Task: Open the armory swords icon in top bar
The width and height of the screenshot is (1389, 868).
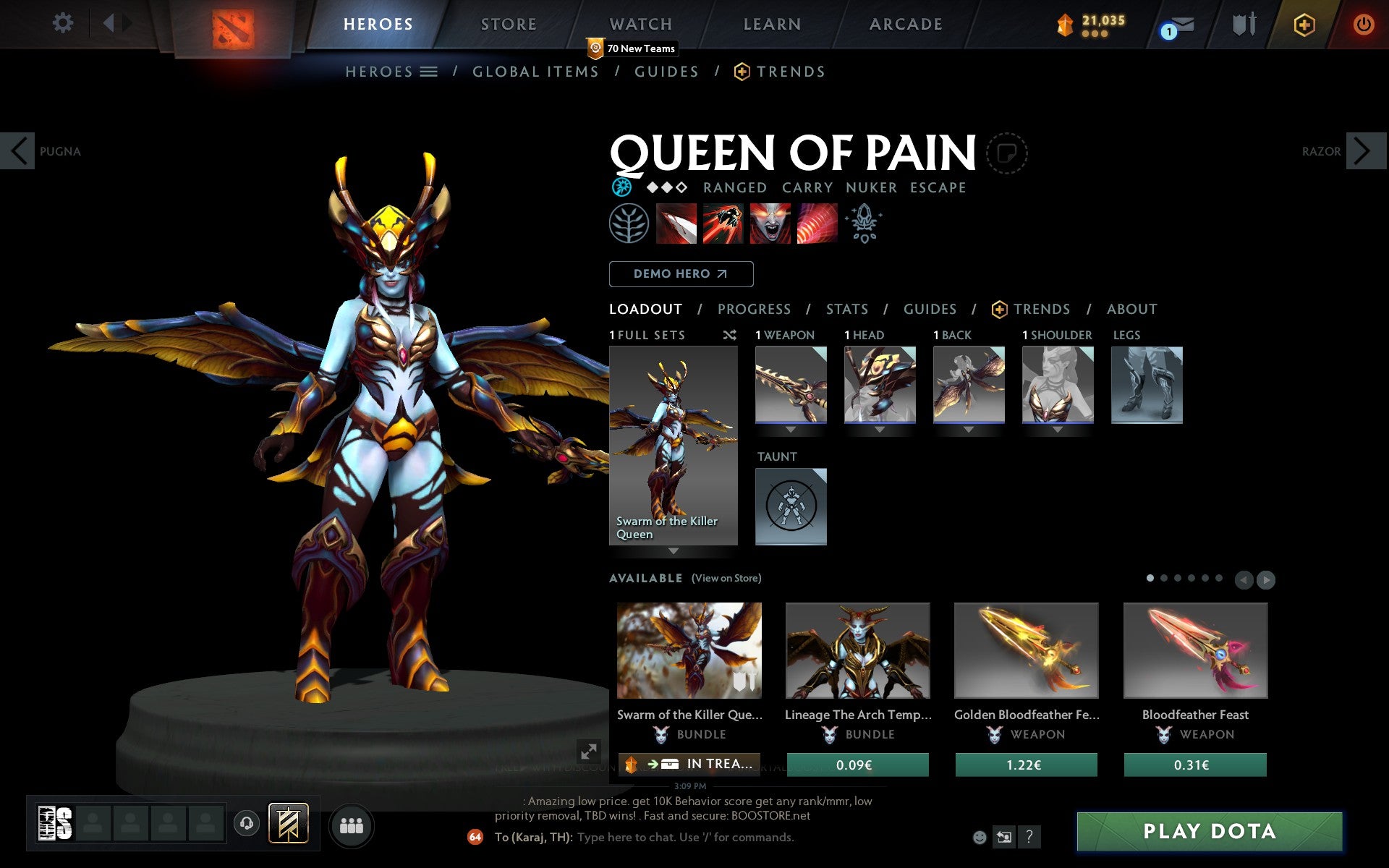Action: [x=1242, y=24]
